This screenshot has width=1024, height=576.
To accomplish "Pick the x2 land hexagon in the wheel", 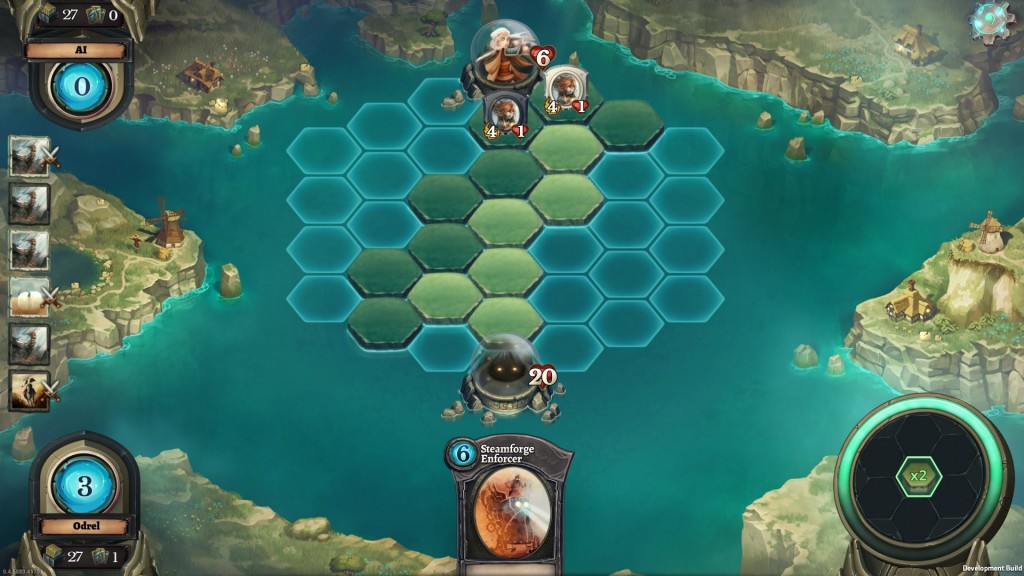I will click(x=916, y=475).
